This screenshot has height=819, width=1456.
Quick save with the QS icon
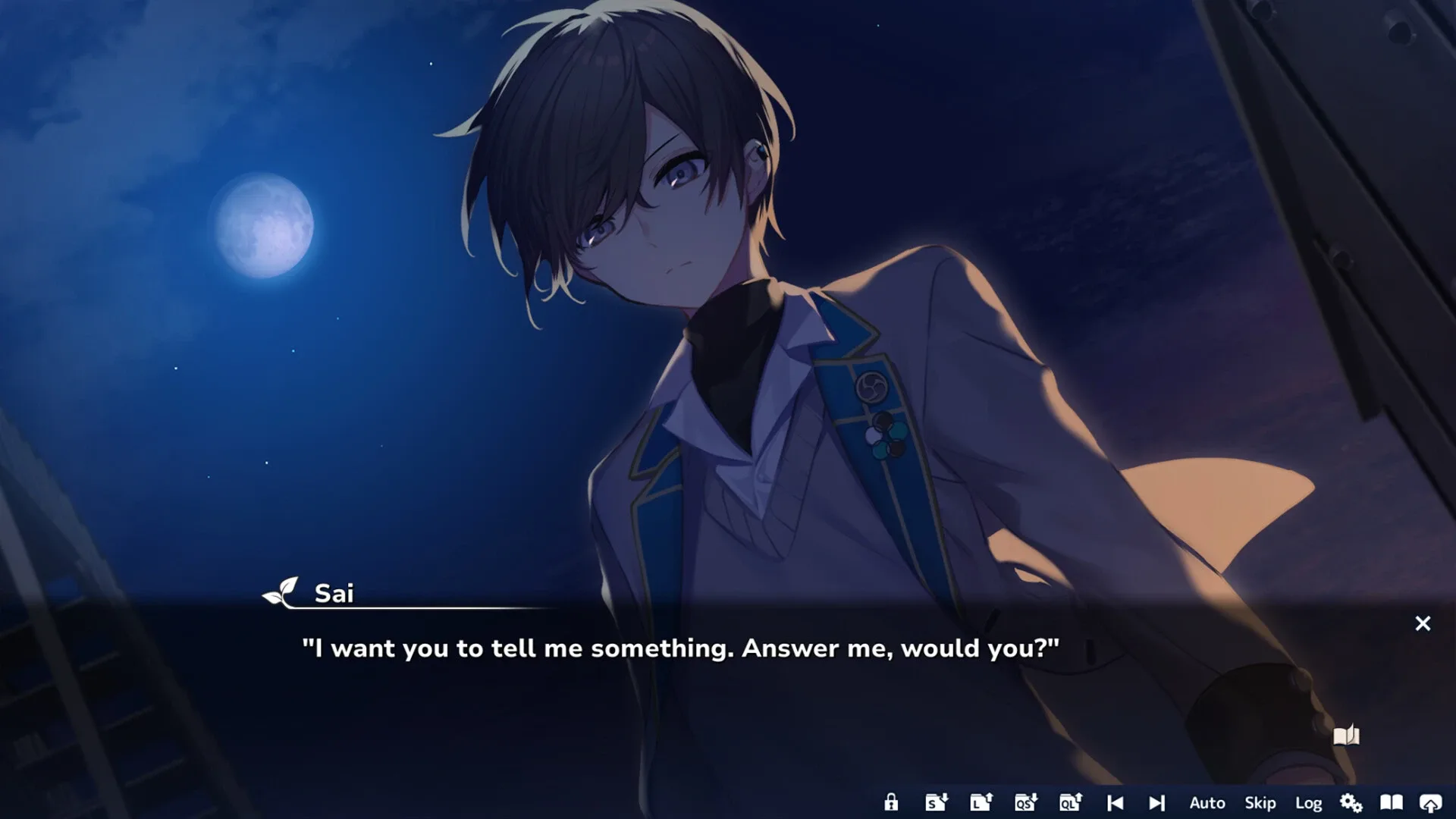1026,802
